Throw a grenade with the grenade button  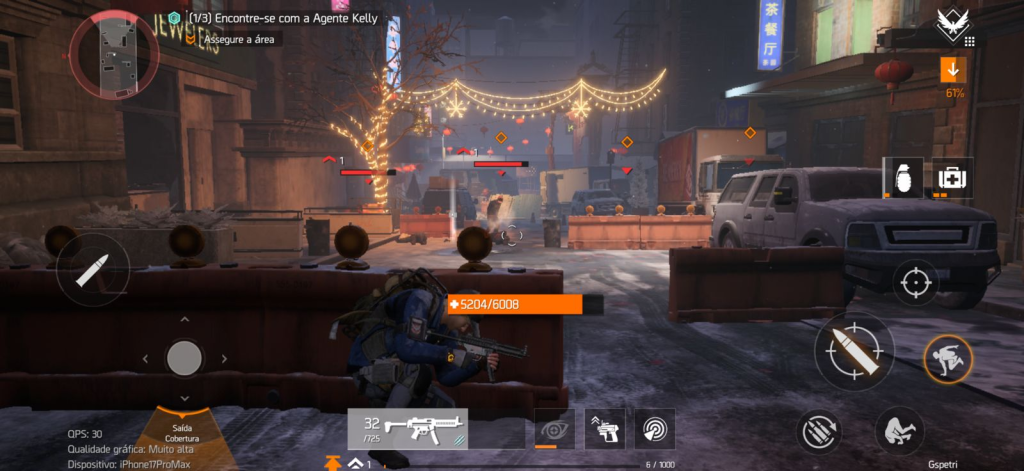[902, 177]
